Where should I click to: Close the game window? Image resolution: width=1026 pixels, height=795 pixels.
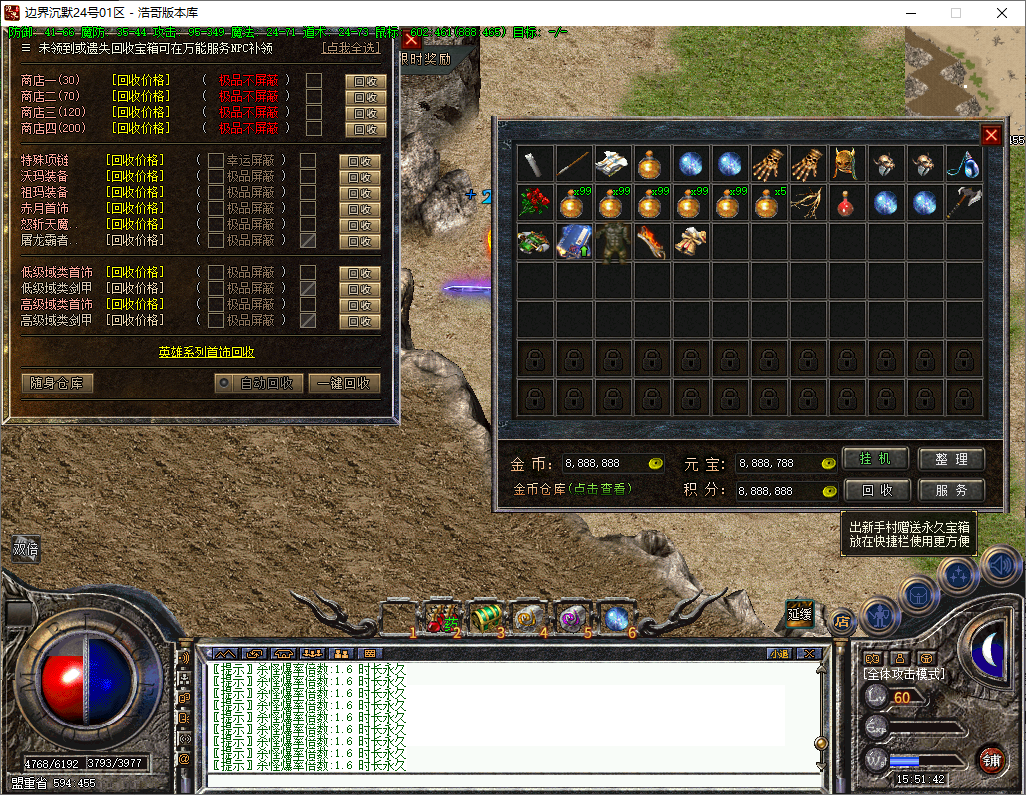click(x=1002, y=13)
